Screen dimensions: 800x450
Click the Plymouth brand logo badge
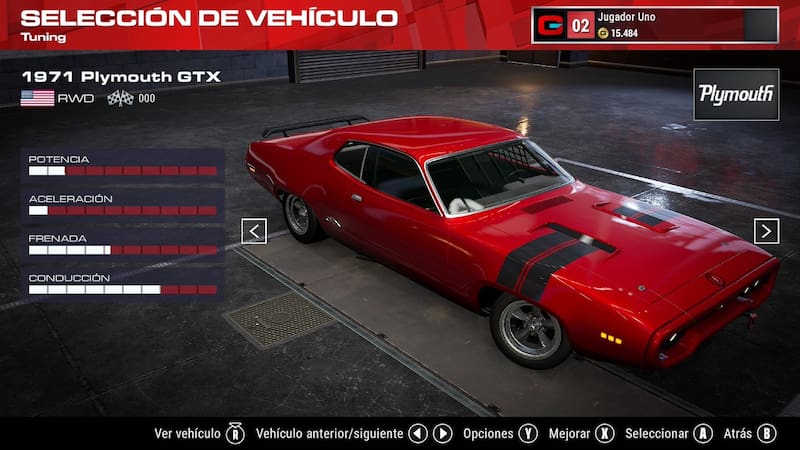[x=736, y=94]
